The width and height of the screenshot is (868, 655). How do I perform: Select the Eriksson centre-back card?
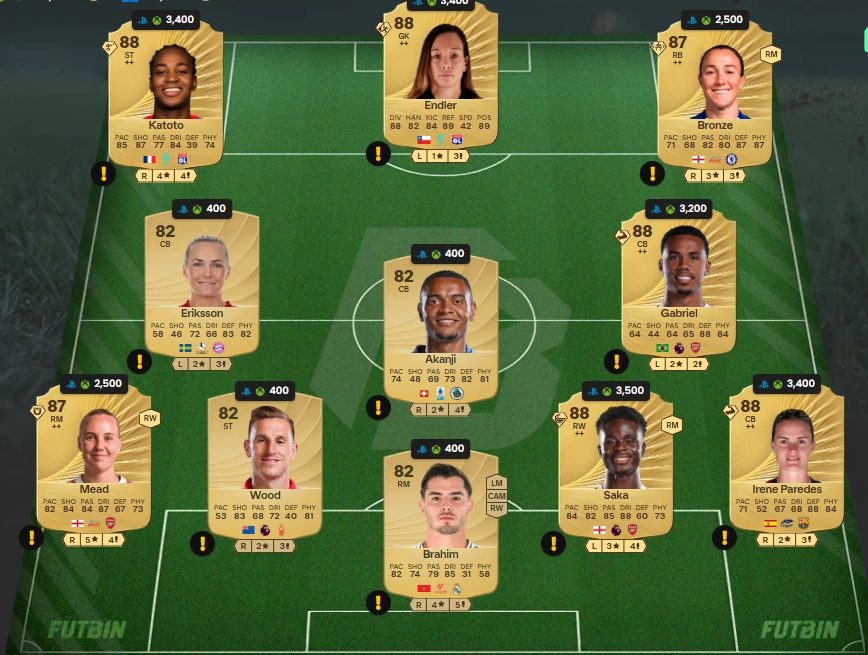(x=202, y=280)
